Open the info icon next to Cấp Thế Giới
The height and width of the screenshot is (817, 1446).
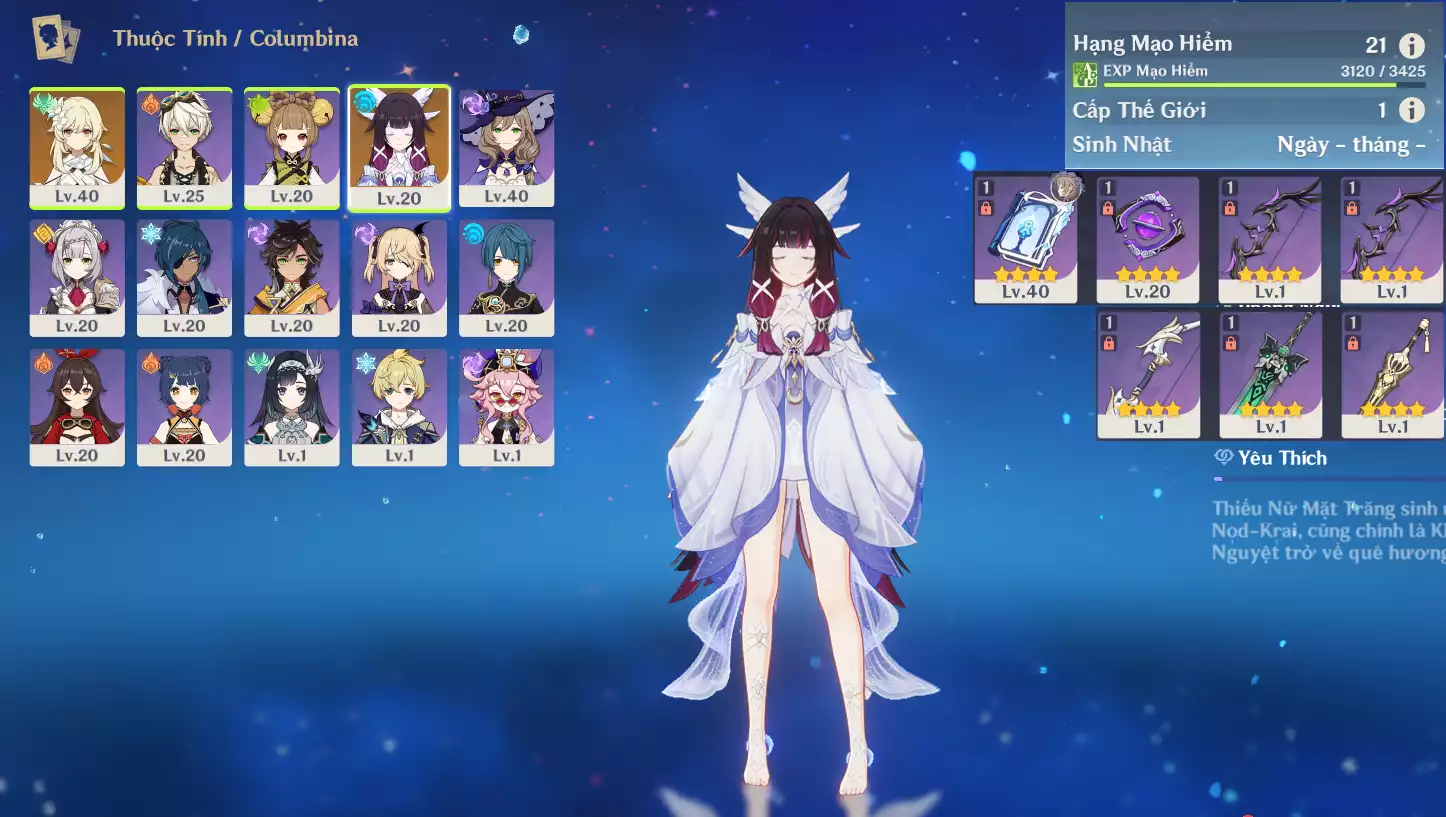coord(1411,110)
